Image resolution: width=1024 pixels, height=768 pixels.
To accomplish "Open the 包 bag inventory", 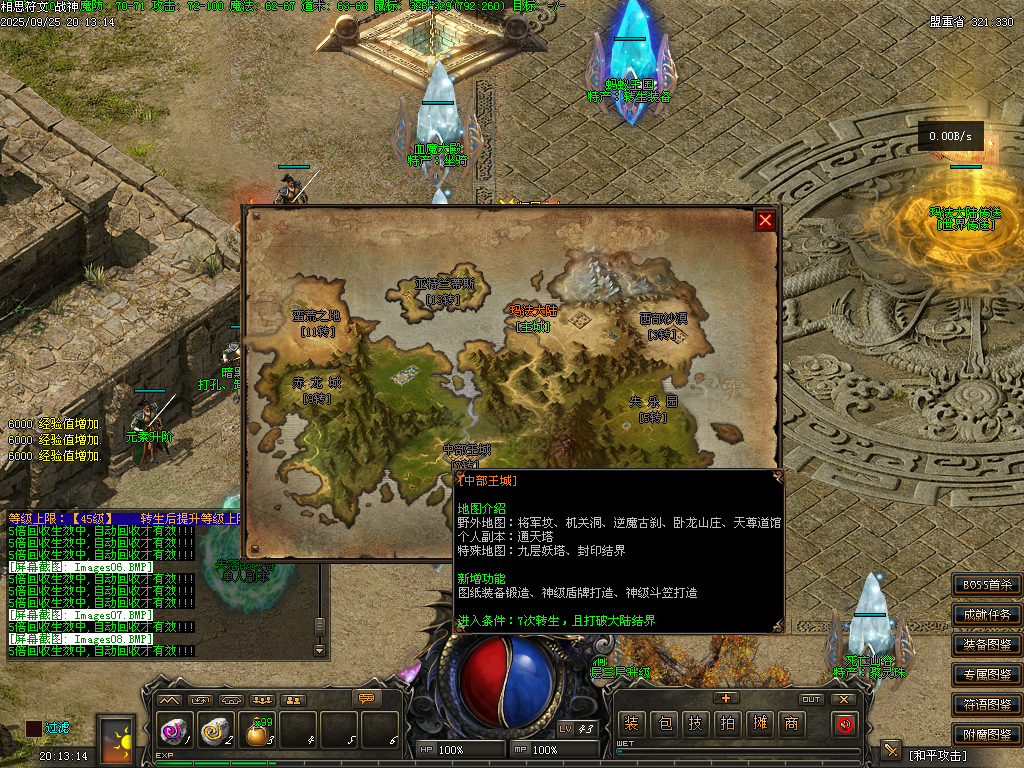I will (664, 724).
